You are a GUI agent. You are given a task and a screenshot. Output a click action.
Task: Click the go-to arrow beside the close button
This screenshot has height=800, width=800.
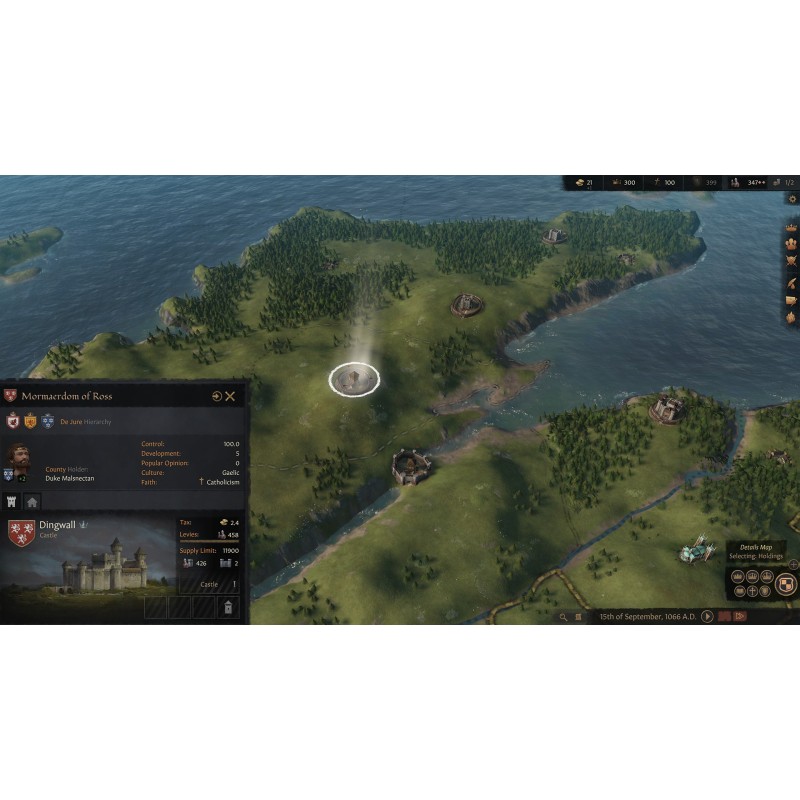216,396
